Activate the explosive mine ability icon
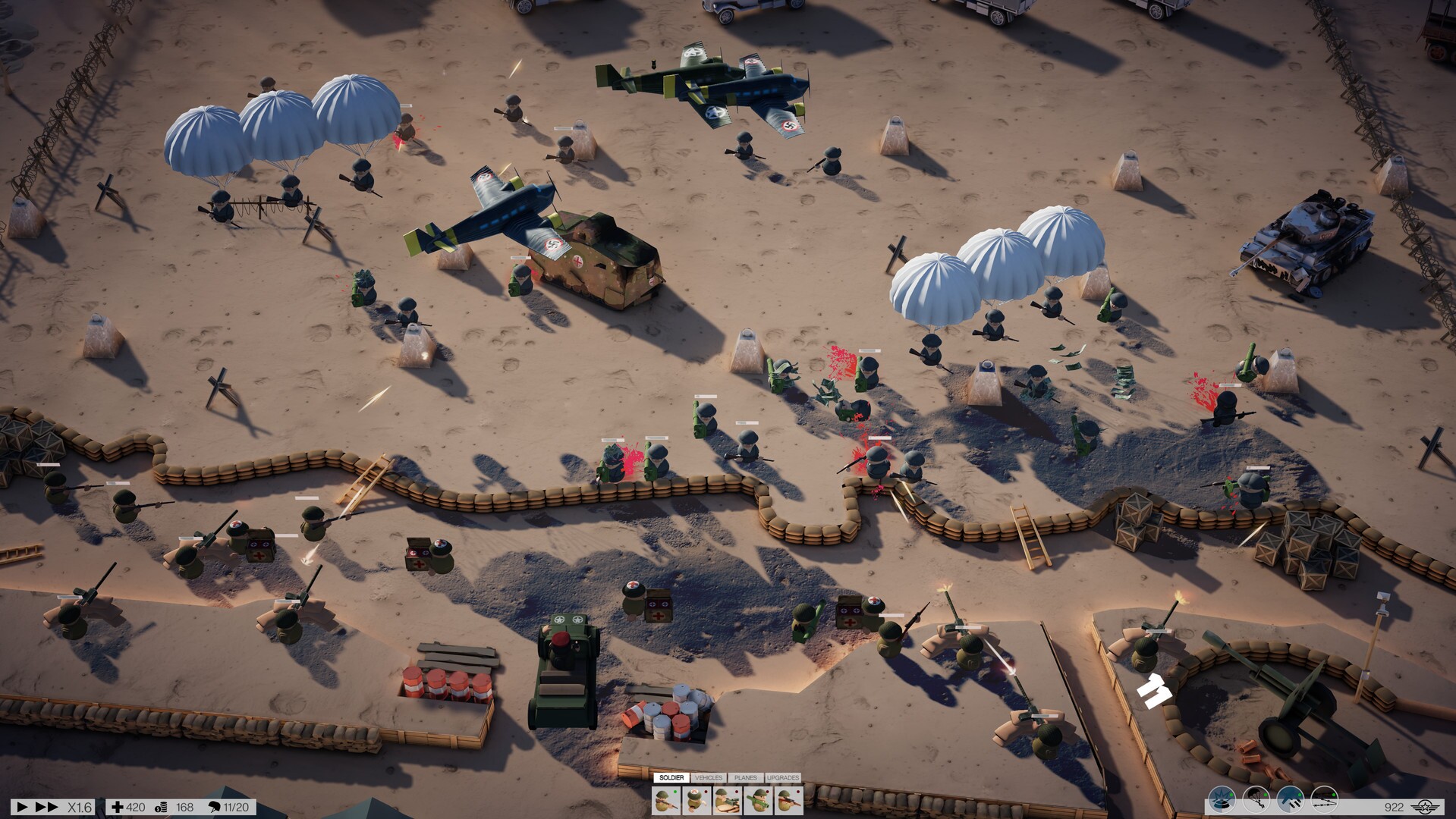The width and height of the screenshot is (1456, 819). click(x=1221, y=800)
